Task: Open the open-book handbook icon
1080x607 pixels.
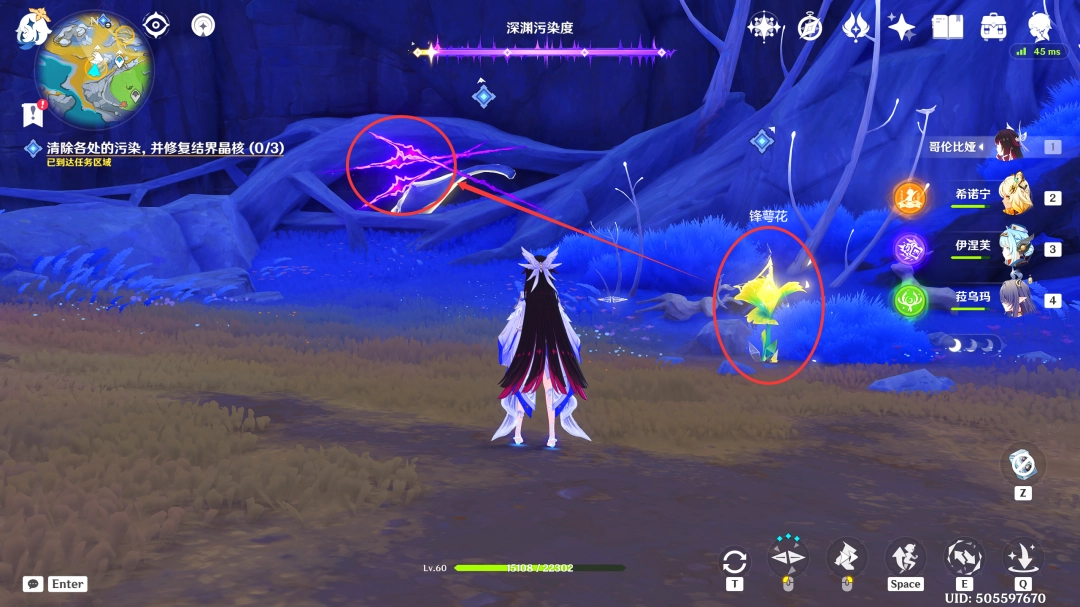Action: [x=947, y=27]
